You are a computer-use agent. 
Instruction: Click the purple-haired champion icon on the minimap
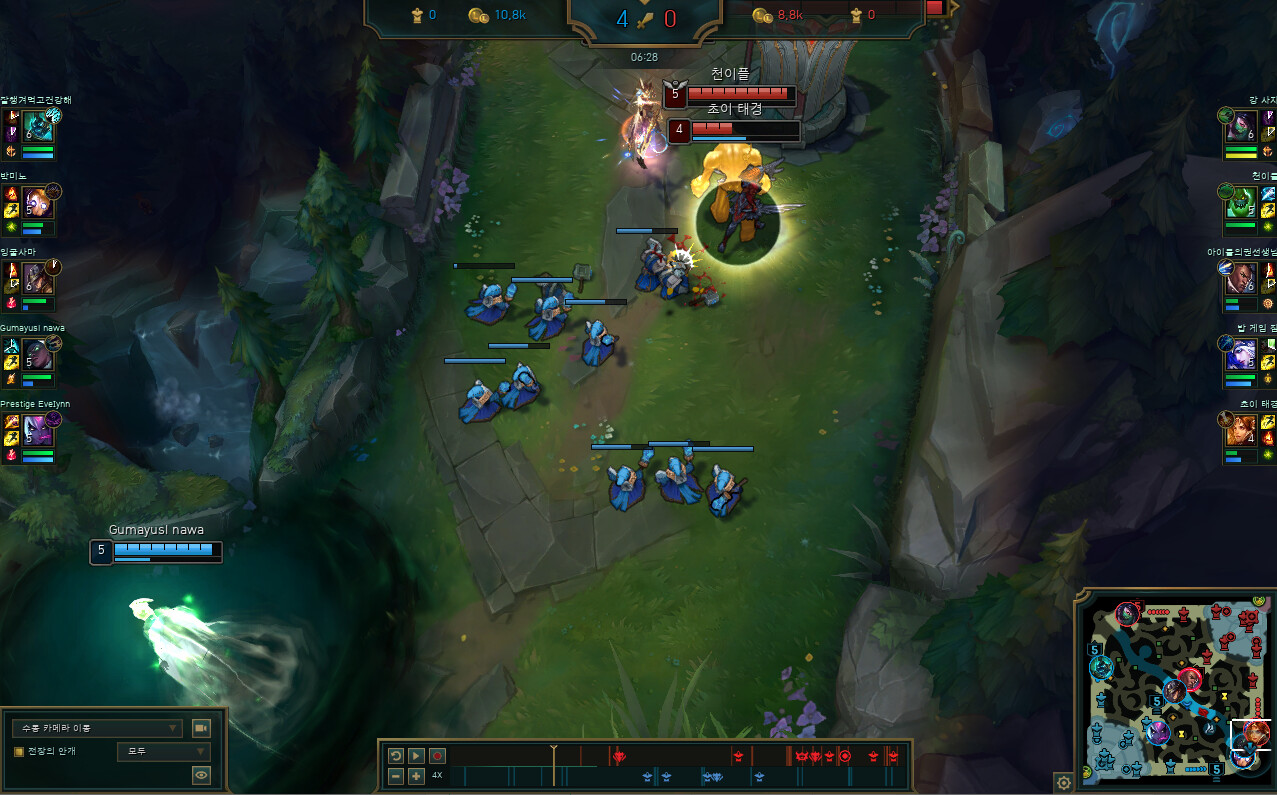pyautogui.click(x=1158, y=732)
